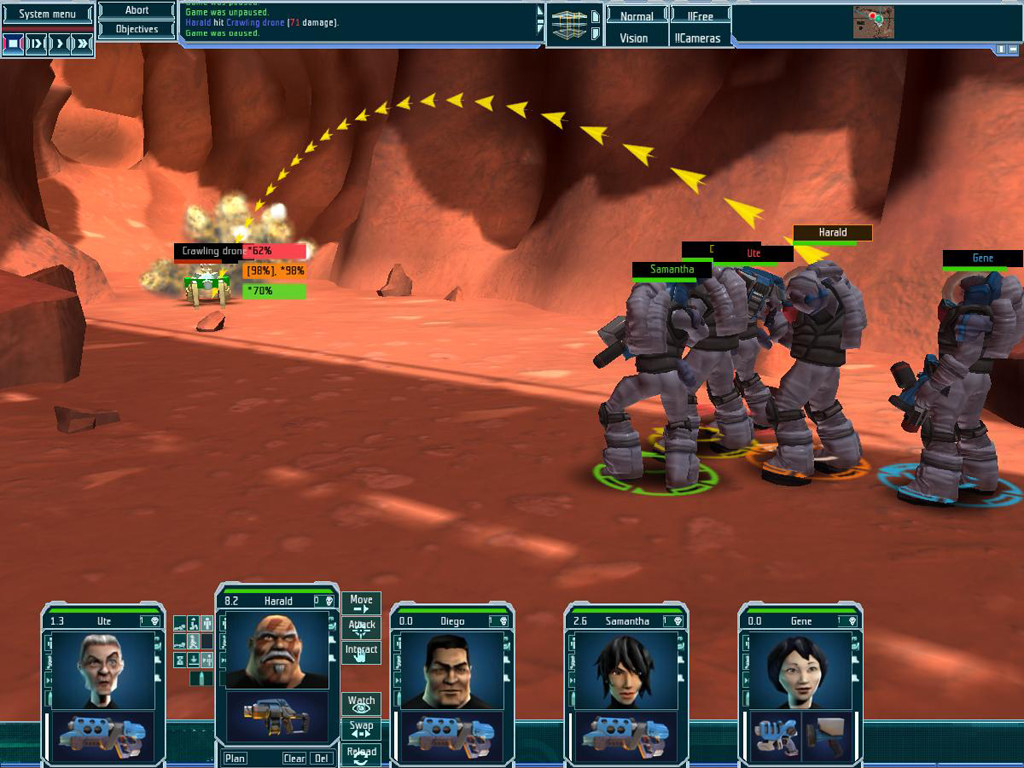Activate the Watch command
Image resolution: width=1024 pixels, height=768 pixels.
[x=361, y=704]
